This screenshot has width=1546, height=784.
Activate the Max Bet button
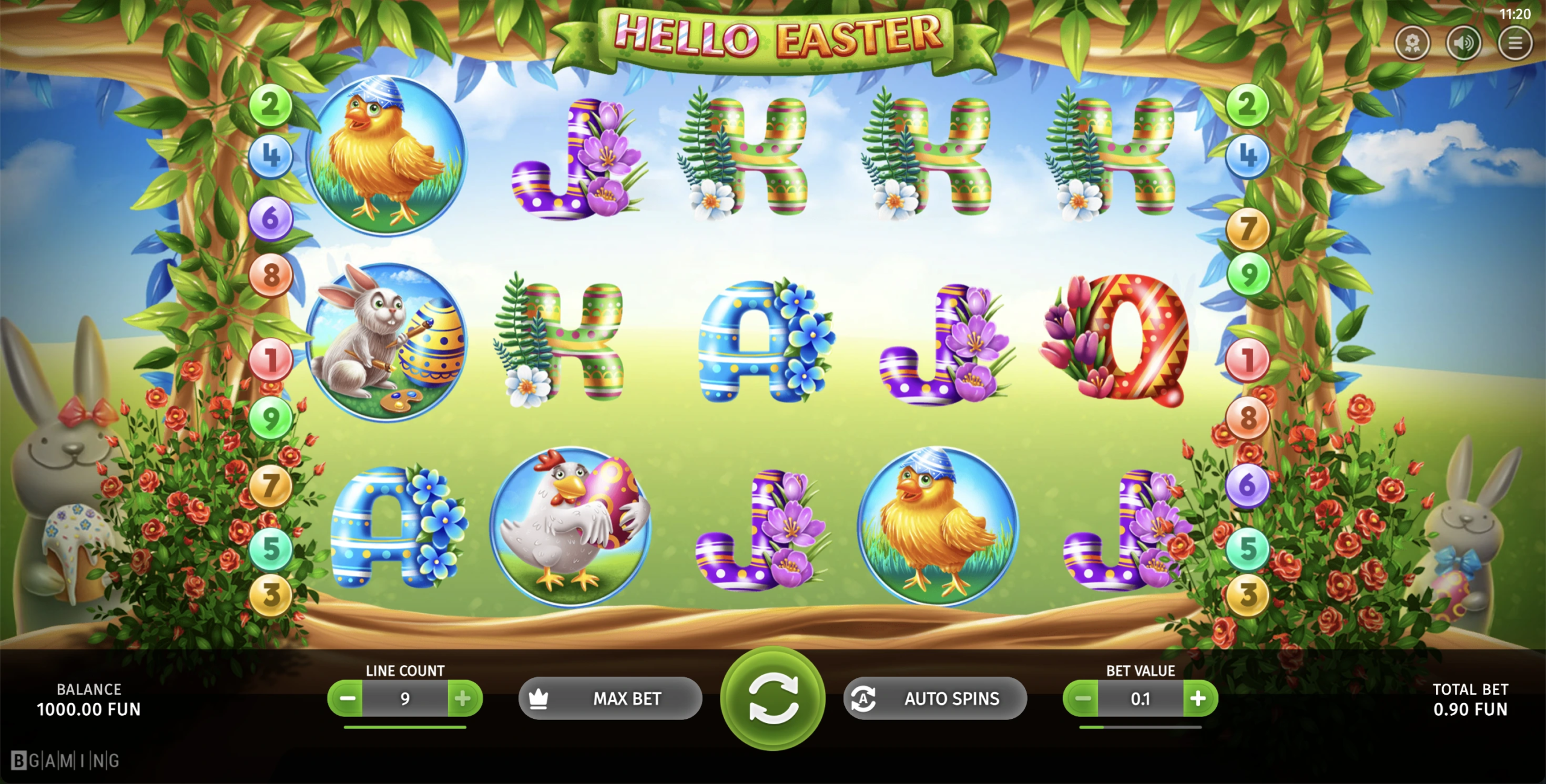tap(610, 699)
